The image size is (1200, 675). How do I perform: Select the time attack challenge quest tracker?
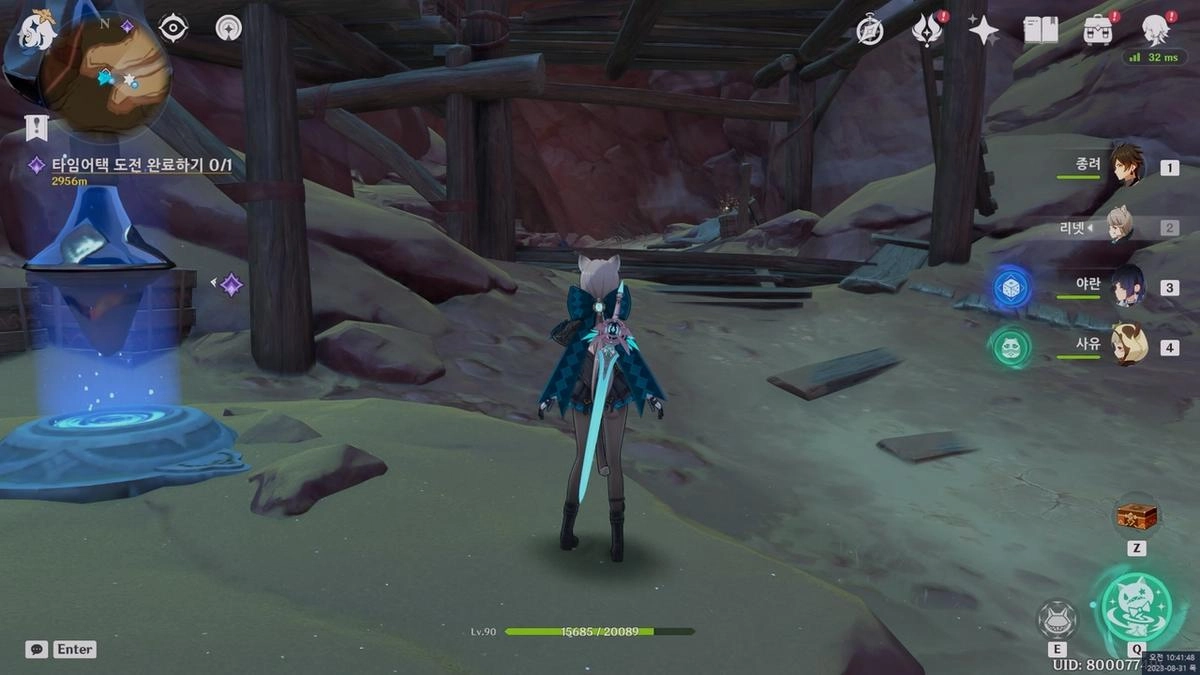click(140, 165)
